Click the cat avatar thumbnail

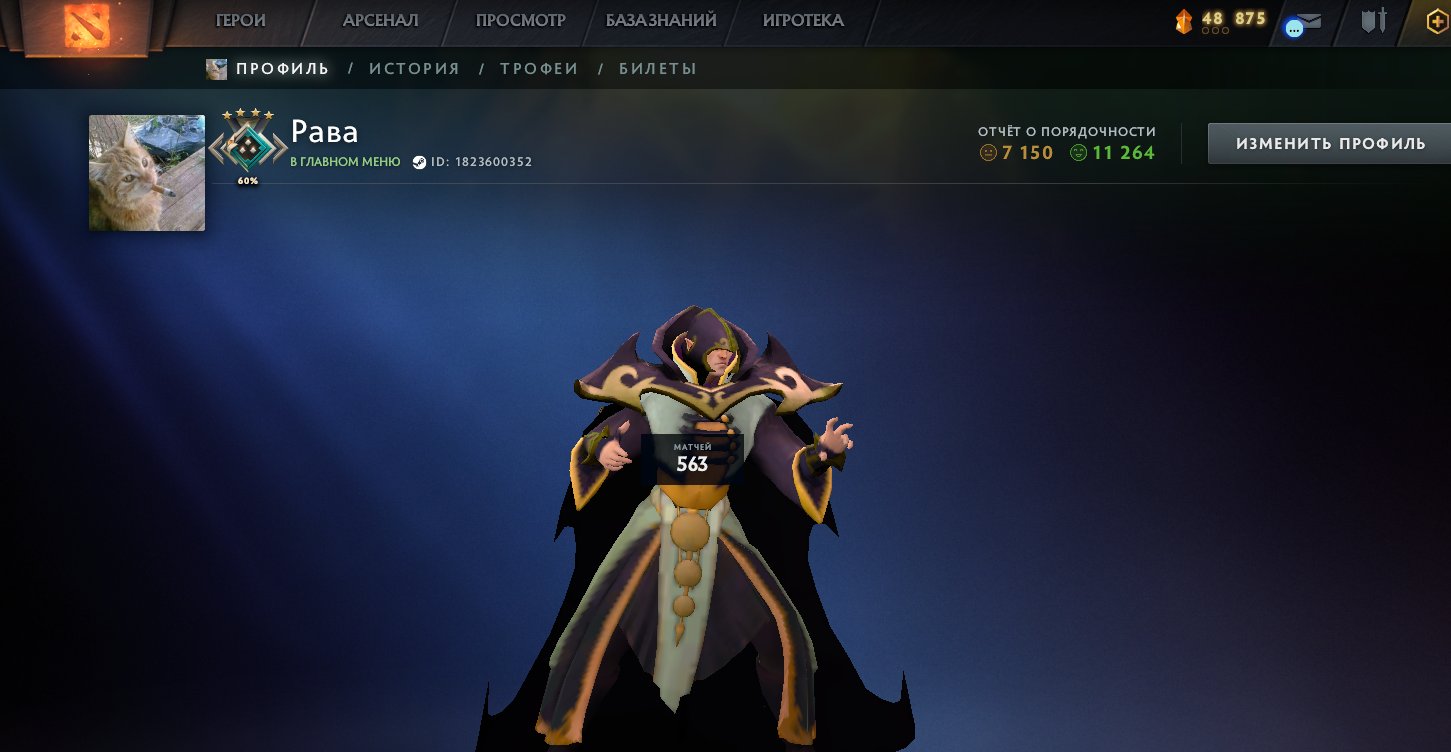(x=146, y=172)
